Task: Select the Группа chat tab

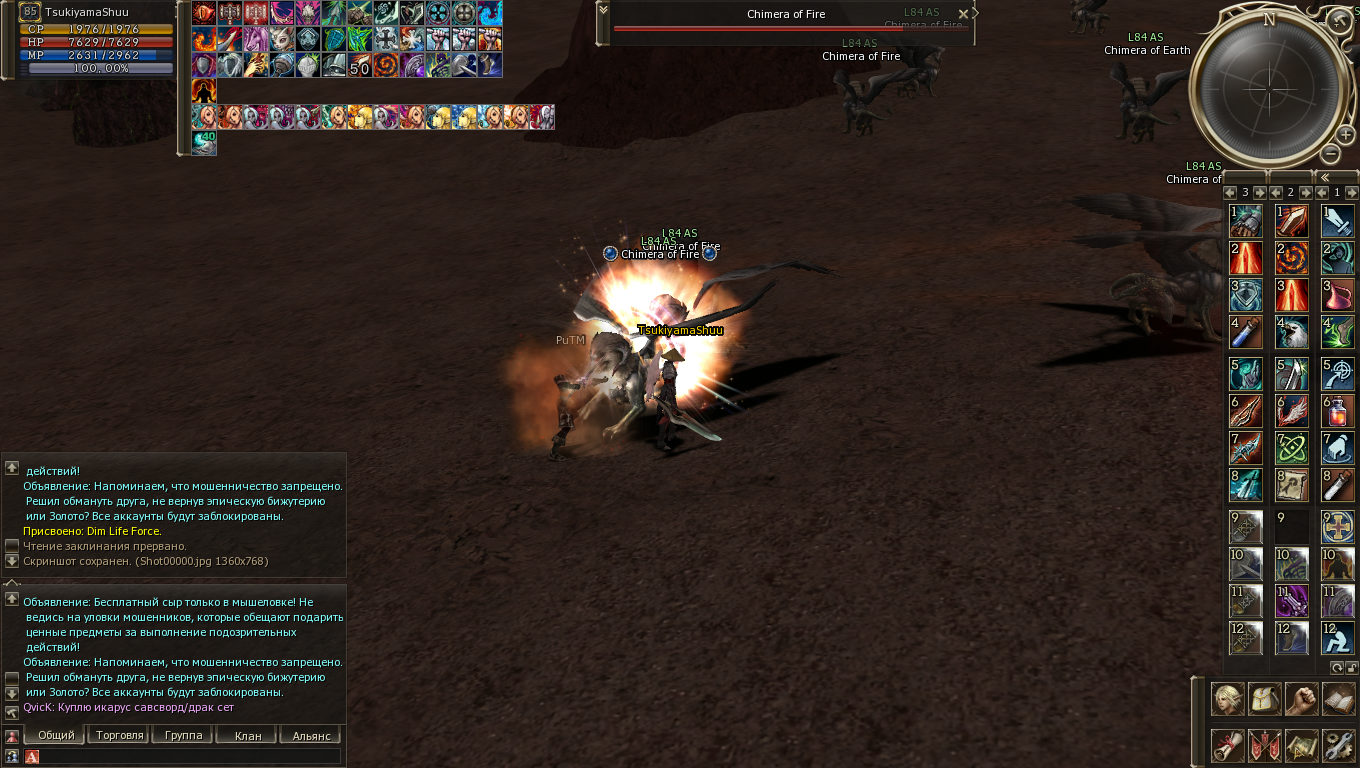Action: point(183,735)
